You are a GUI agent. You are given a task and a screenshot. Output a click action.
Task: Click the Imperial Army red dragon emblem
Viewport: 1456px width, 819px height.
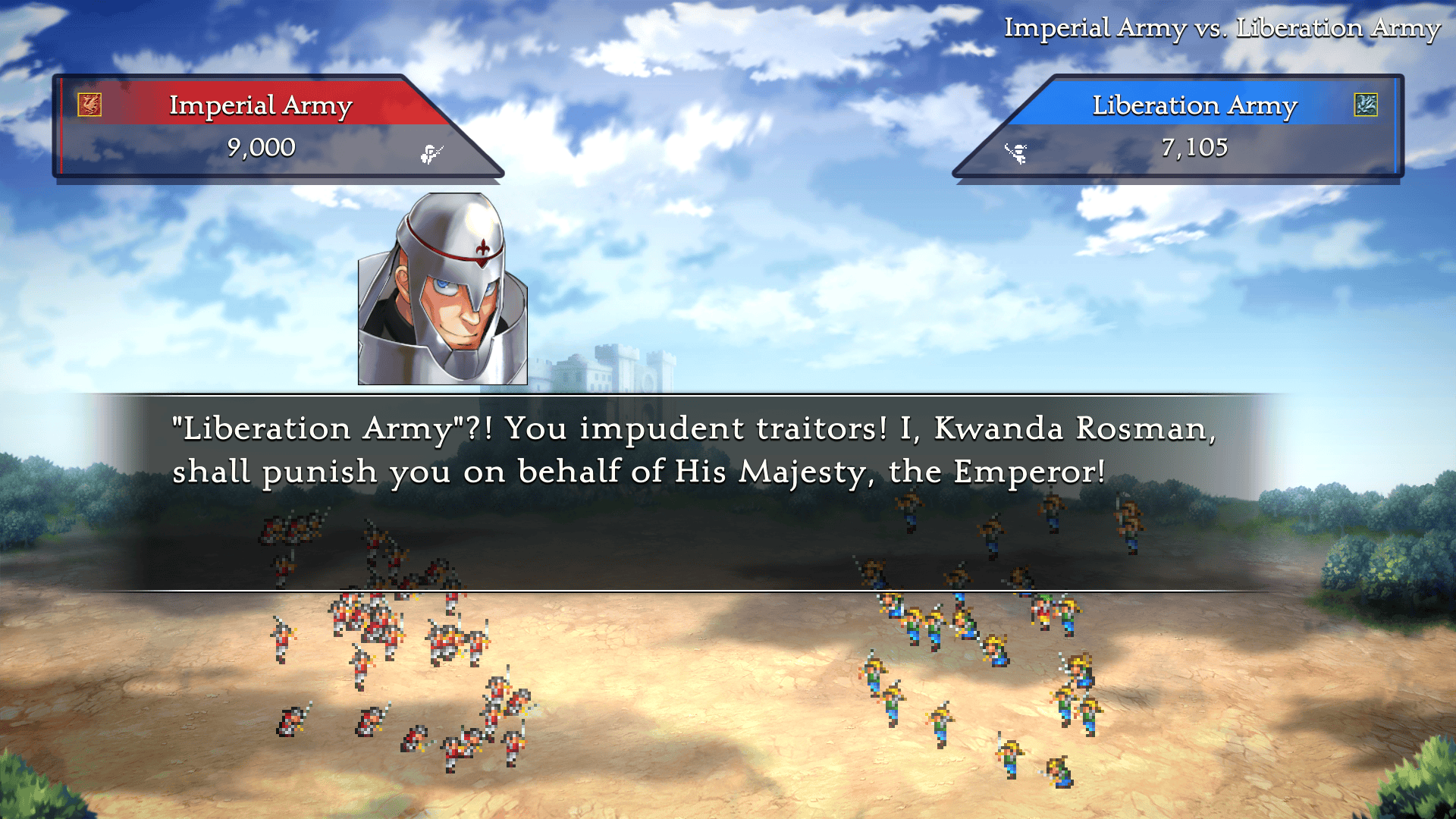pos(89,105)
